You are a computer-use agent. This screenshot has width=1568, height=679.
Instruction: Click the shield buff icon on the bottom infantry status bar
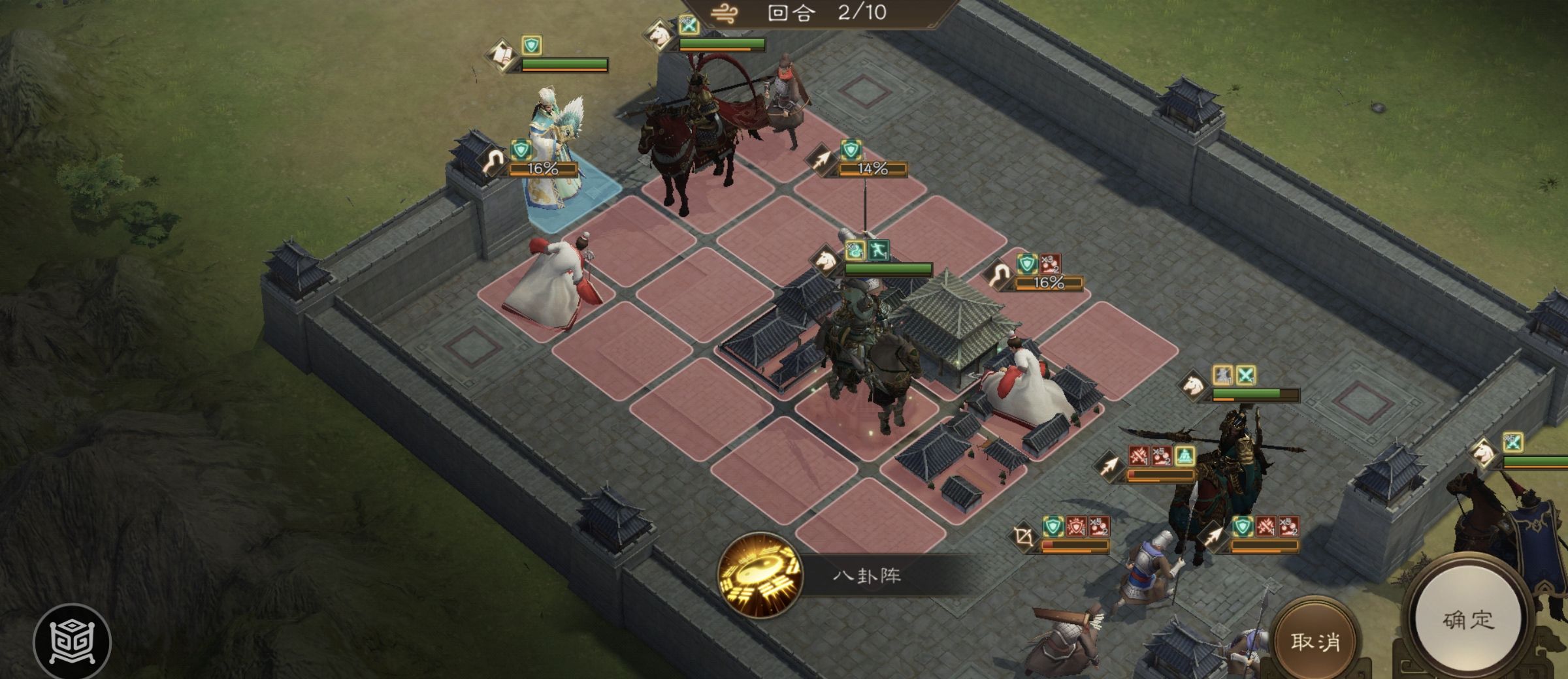click(x=1053, y=526)
